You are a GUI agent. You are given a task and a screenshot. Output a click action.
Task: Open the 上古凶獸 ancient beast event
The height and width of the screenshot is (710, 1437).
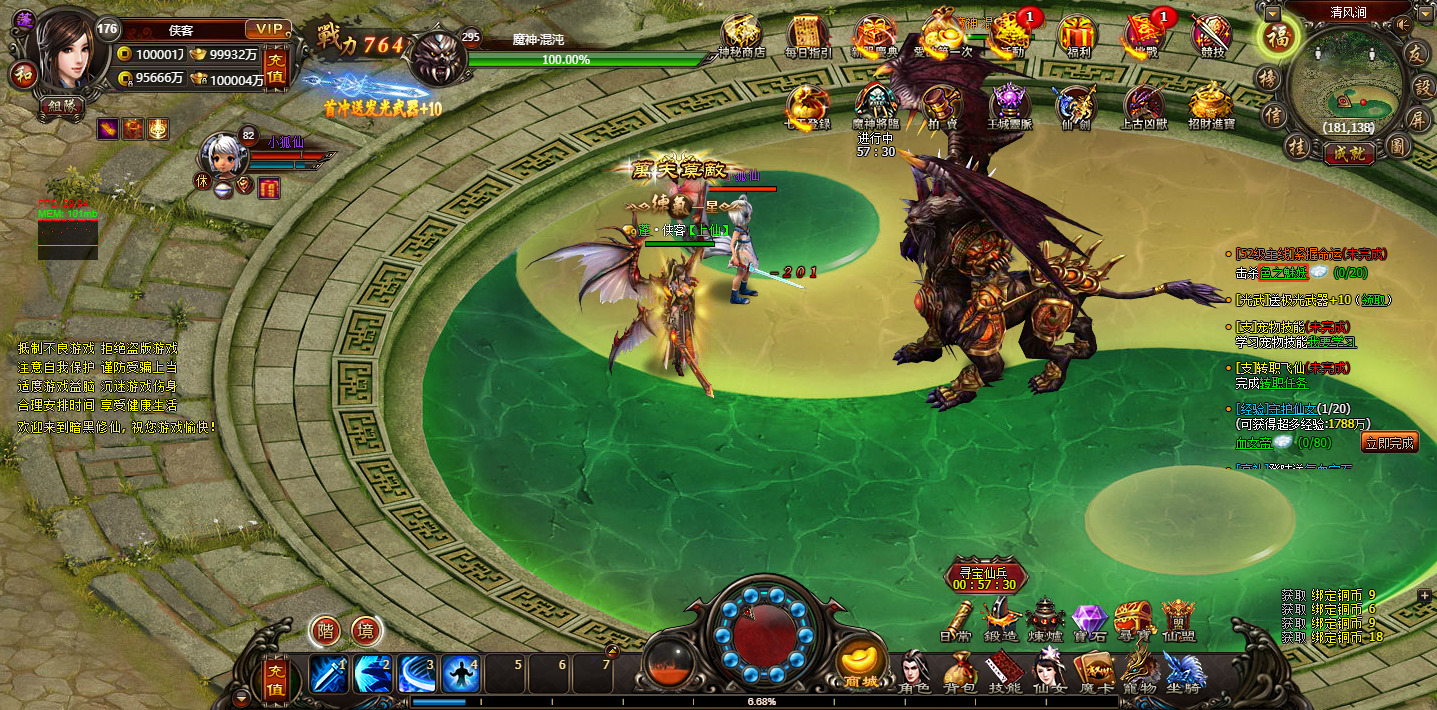(1144, 106)
